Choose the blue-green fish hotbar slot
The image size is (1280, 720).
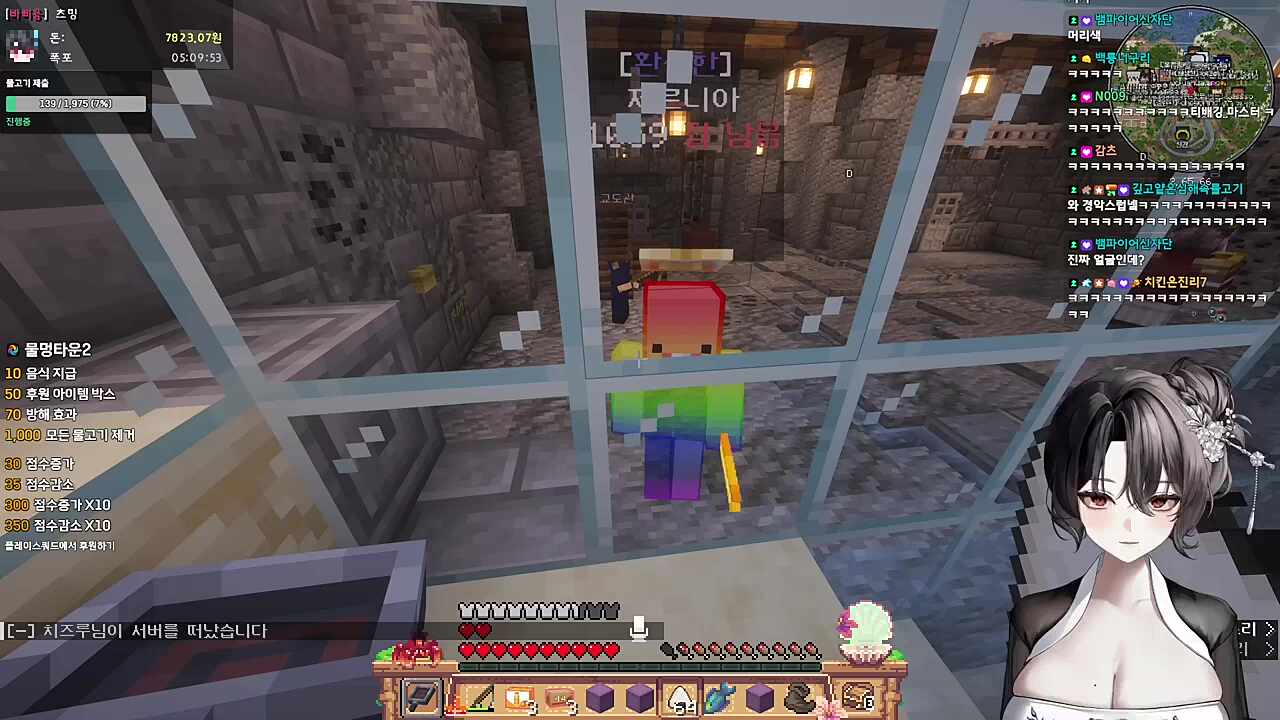pyautogui.click(x=719, y=697)
